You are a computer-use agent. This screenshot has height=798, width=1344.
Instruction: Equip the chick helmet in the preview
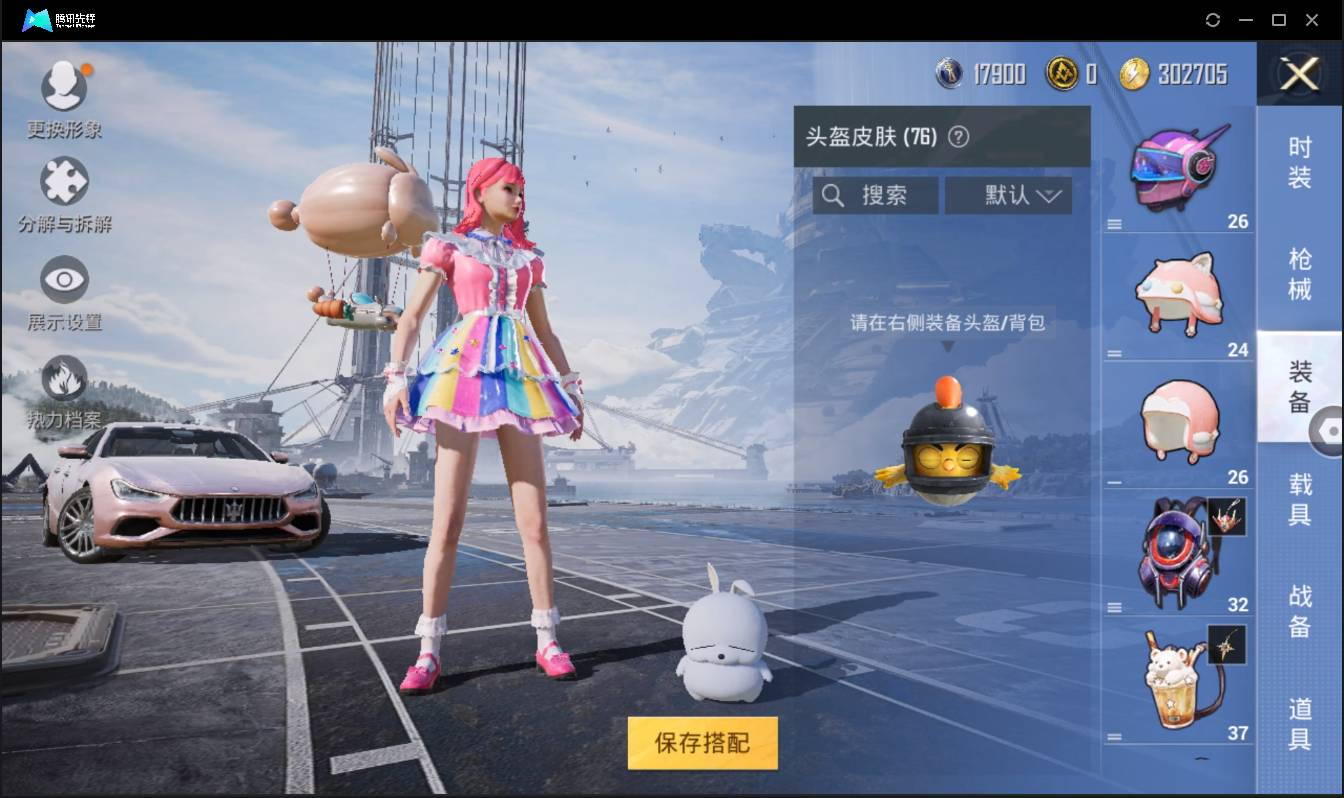tap(944, 450)
